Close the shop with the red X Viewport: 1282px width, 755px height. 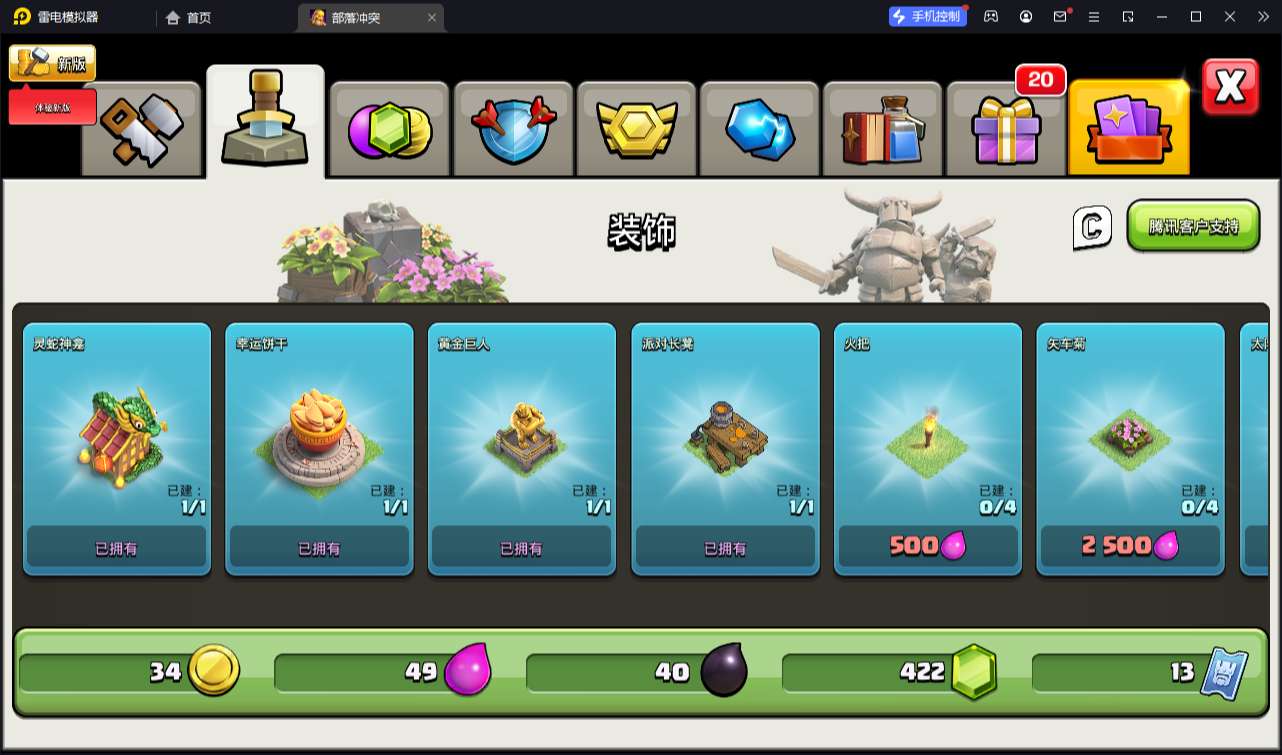[x=1230, y=88]
